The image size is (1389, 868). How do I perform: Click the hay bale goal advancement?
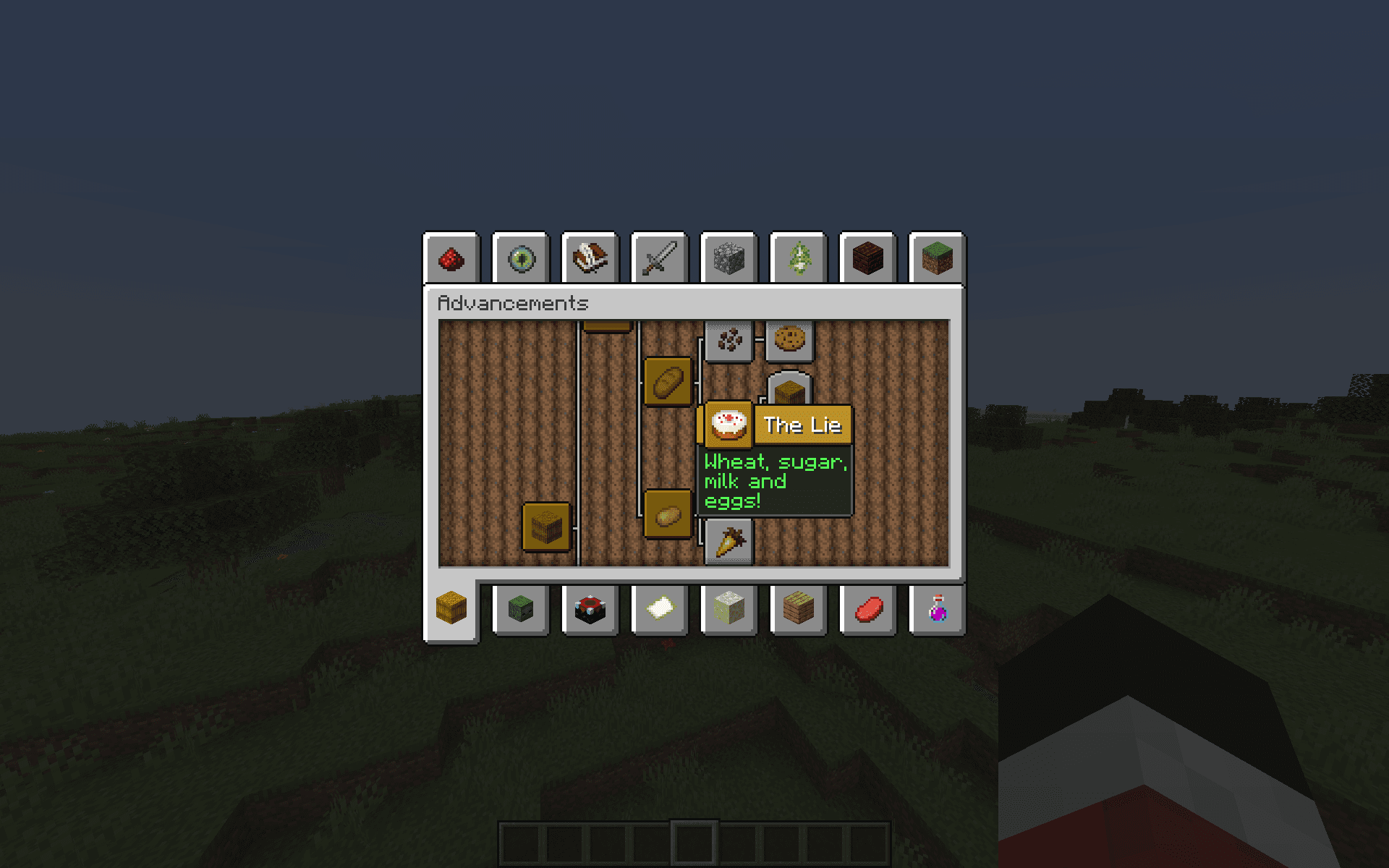coord(789,391)
